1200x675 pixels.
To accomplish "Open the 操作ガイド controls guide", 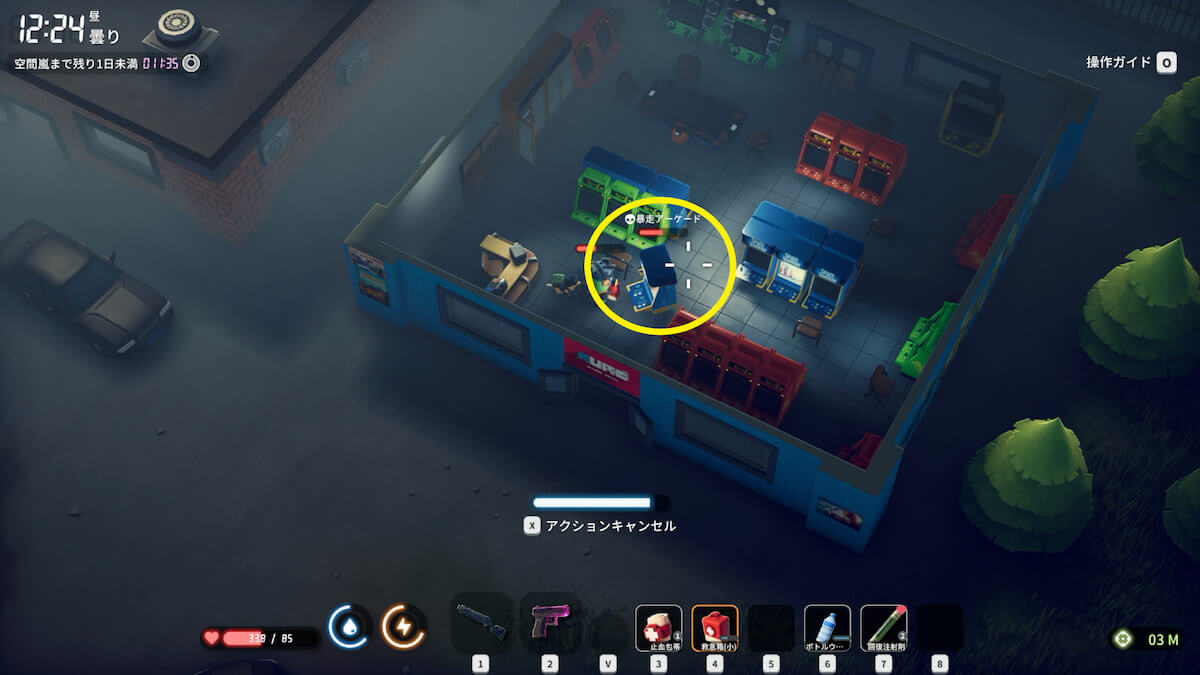I will click(1130, 63).
